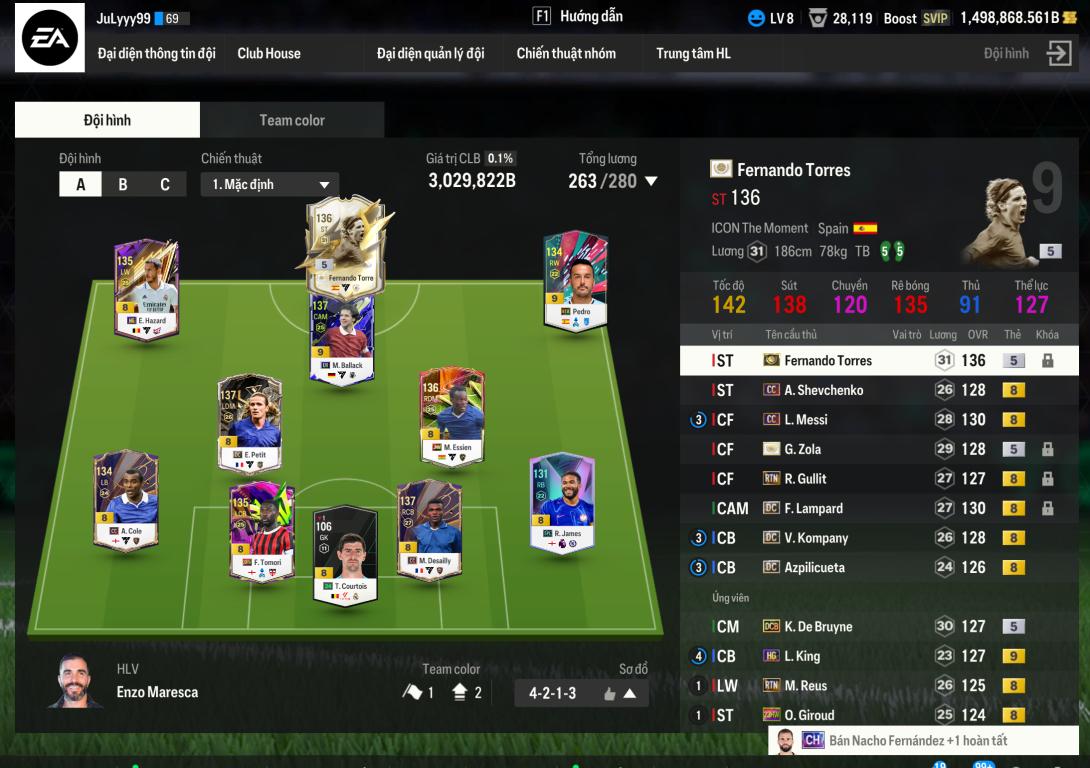Click the exit icon at top right

click(1058, 54)
